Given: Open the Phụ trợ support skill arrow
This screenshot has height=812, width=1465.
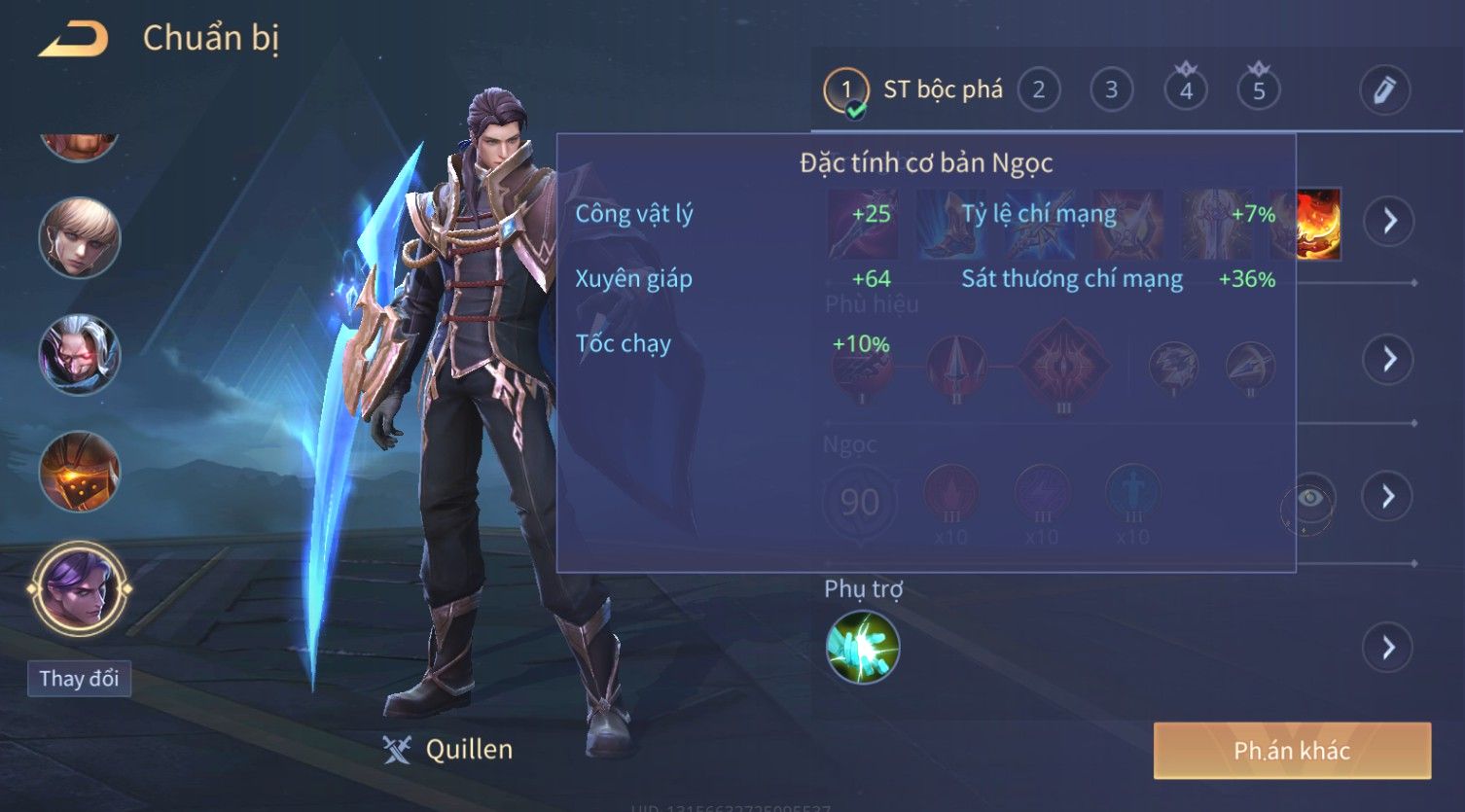Looking at the screenshot, I should [x=1388, y=647].
